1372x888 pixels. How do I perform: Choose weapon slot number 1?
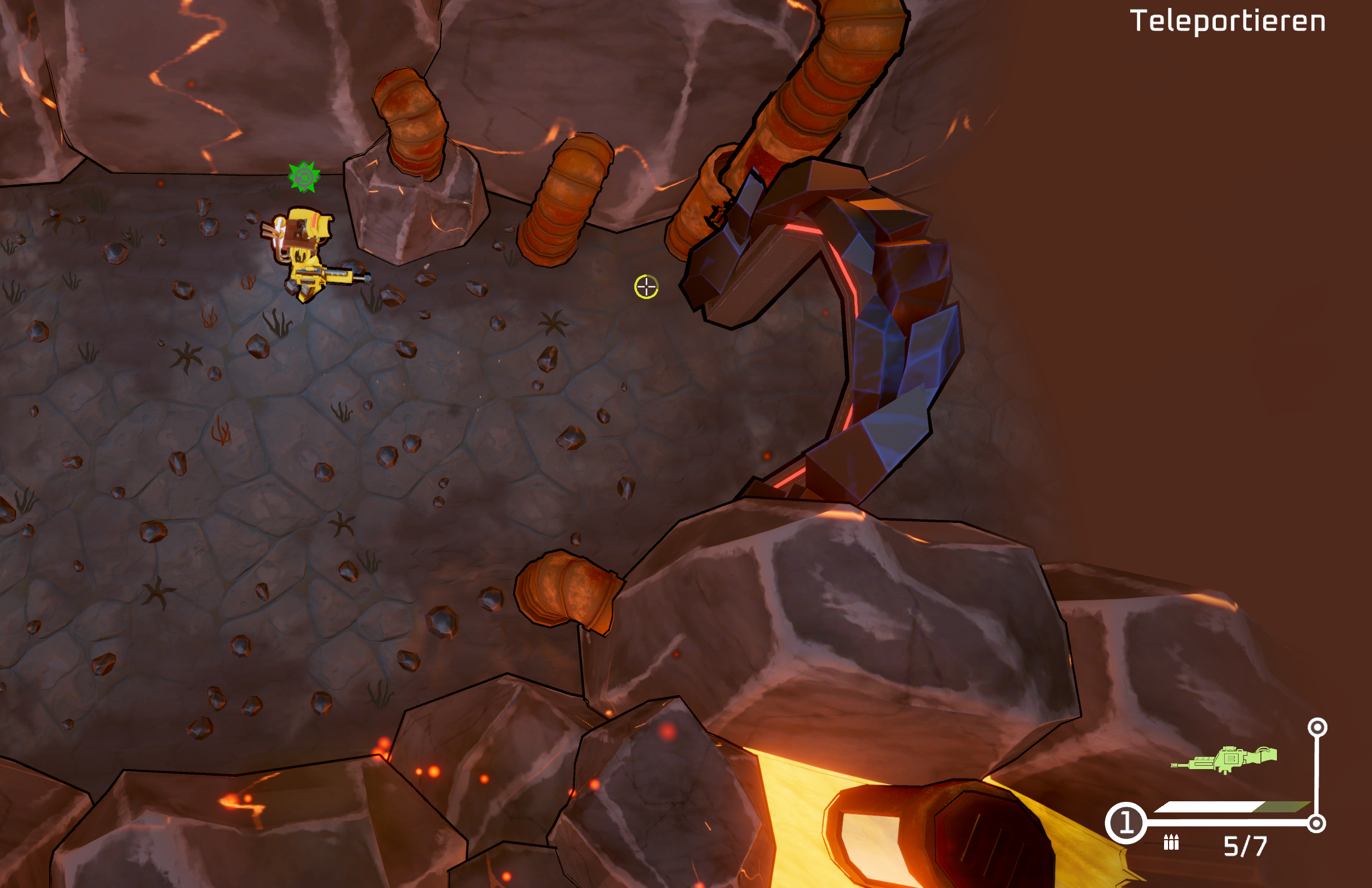(x=1126, y=823)
